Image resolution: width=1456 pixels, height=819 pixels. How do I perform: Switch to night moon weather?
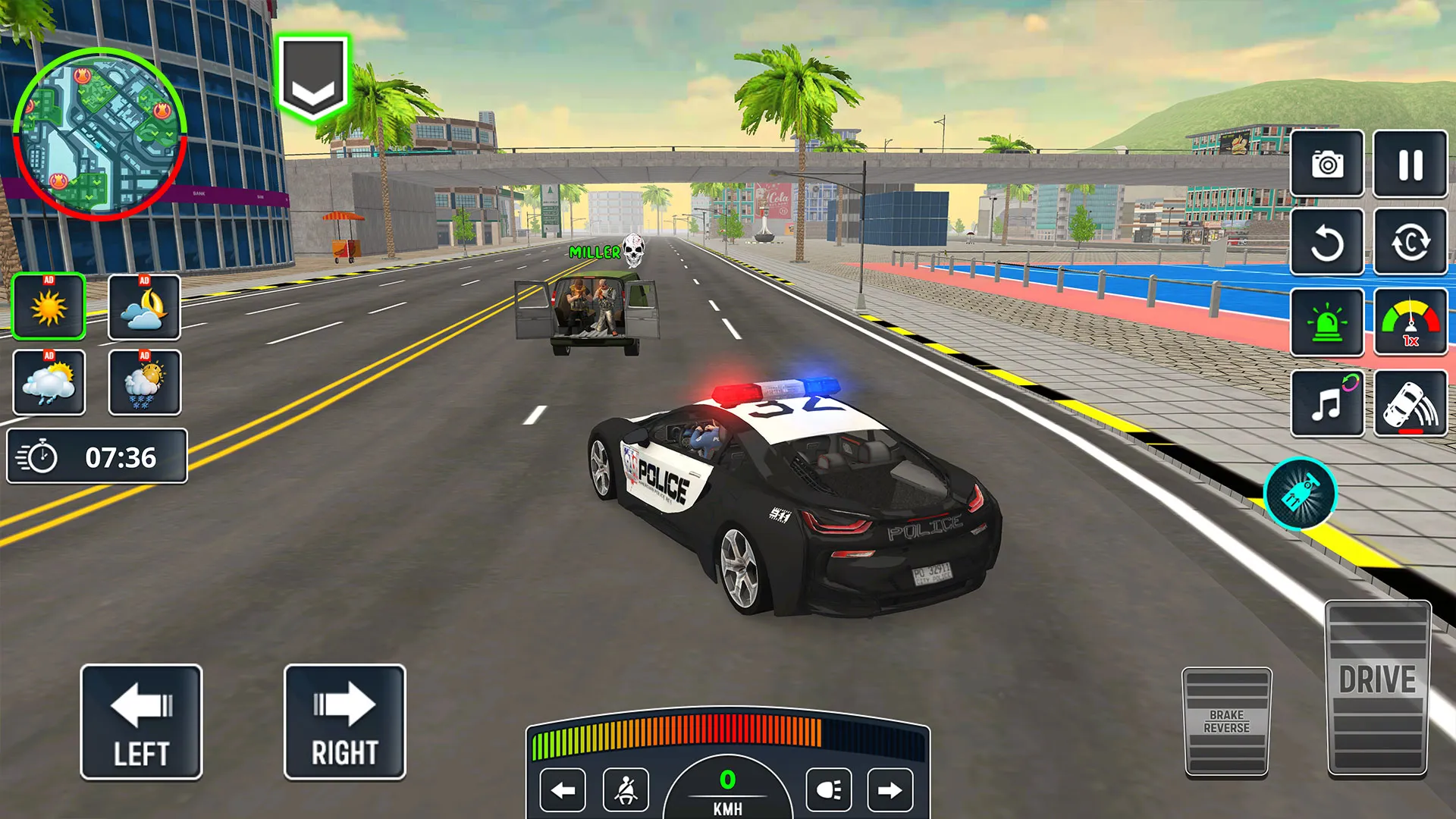click(x=144, y=306)
